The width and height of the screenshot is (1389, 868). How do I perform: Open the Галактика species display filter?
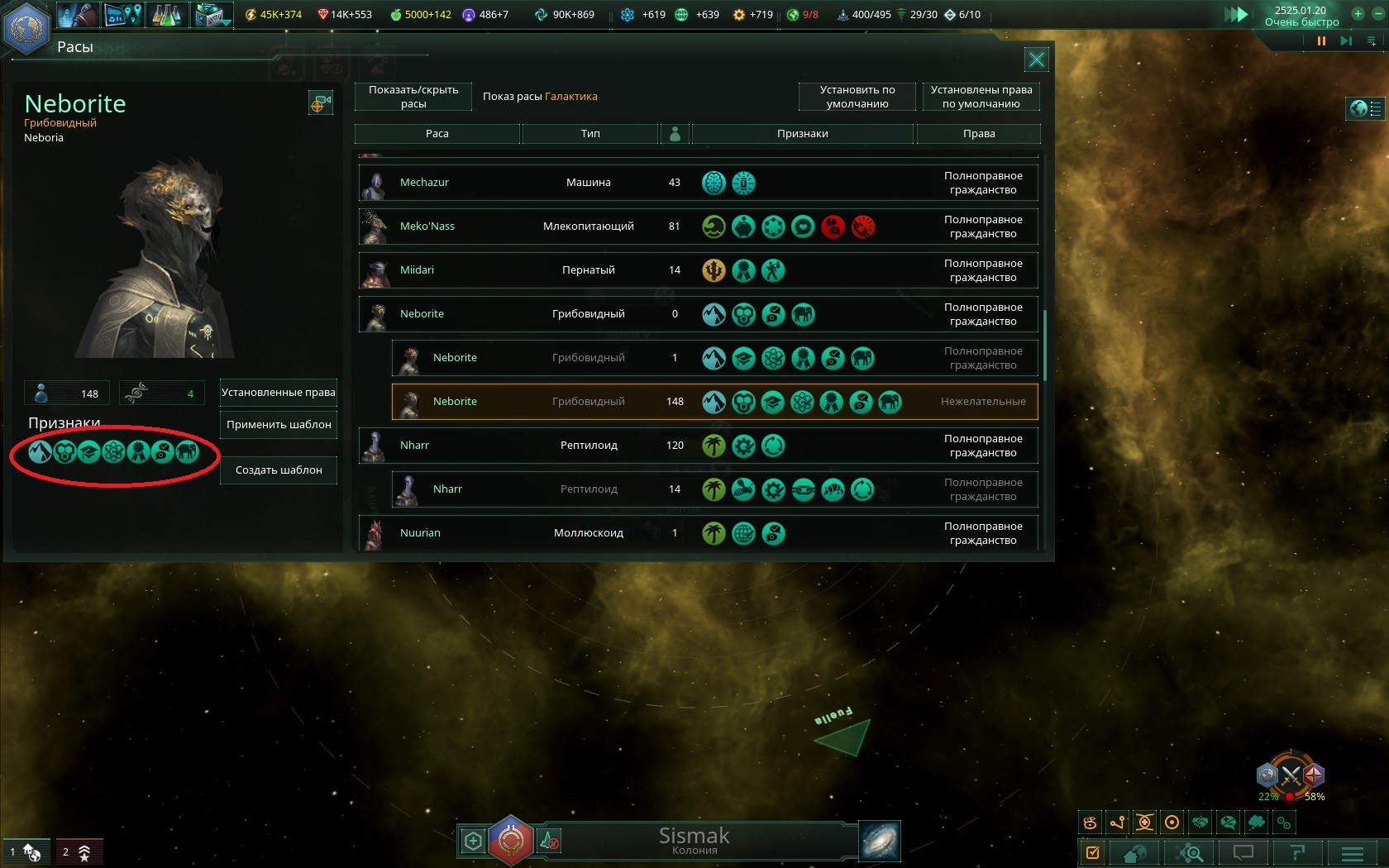coord(571,96)
